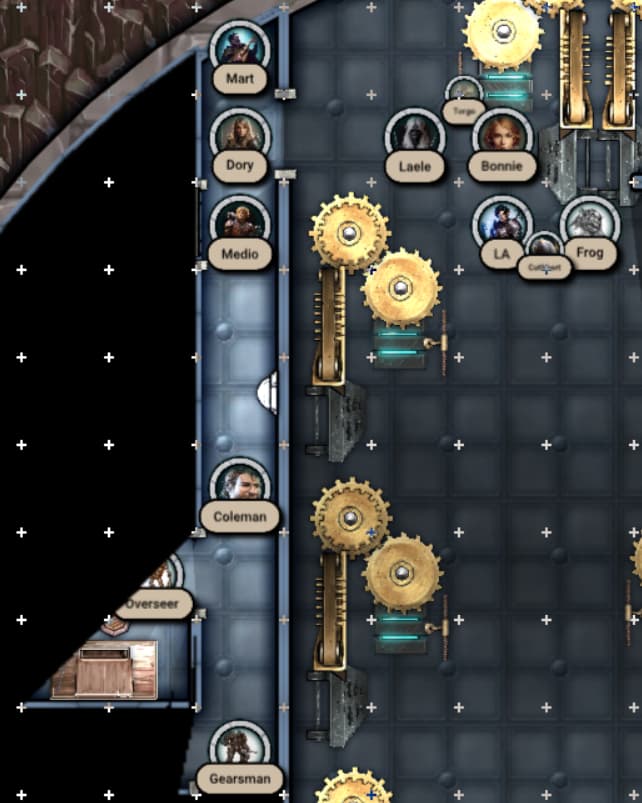642x803 pixels.
Task: Select the Dory character token
Action: click(x=240, y=135)
